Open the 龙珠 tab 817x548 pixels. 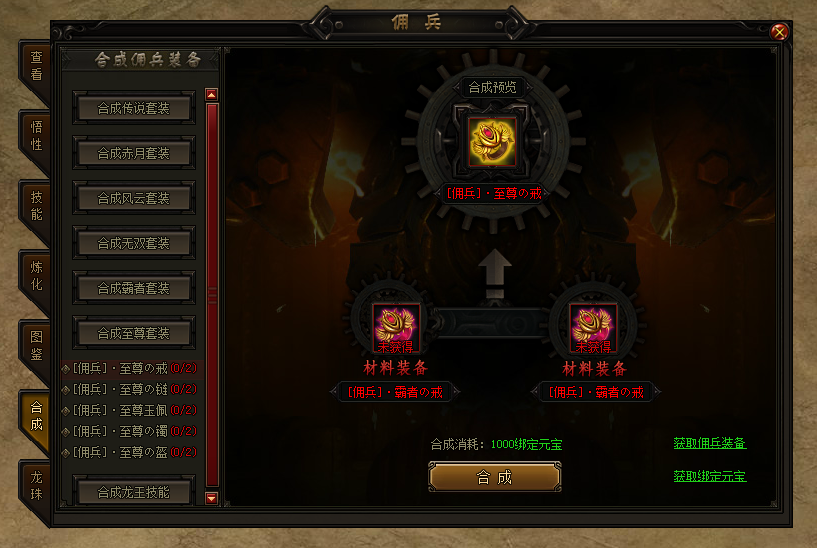pos(35,486)
